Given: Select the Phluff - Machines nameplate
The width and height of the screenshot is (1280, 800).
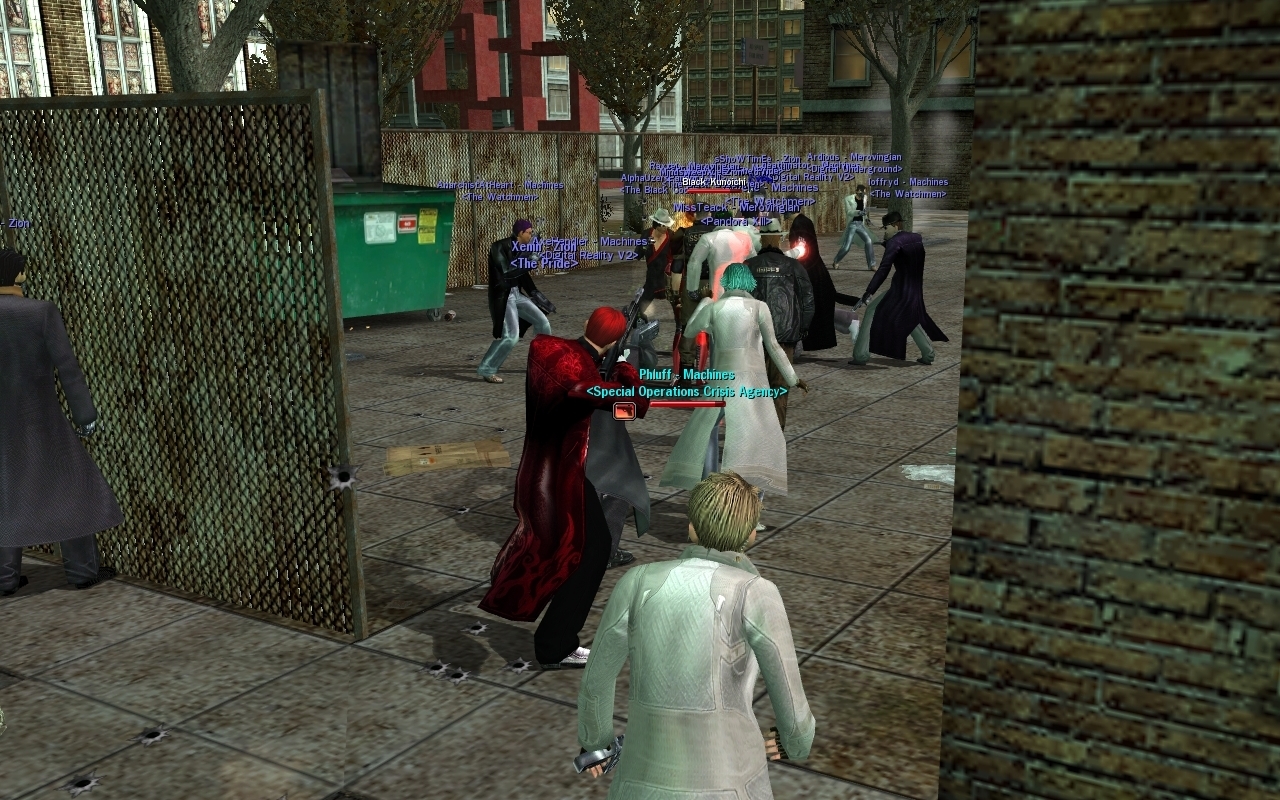Looking at the screenshot, I should 686,375.
